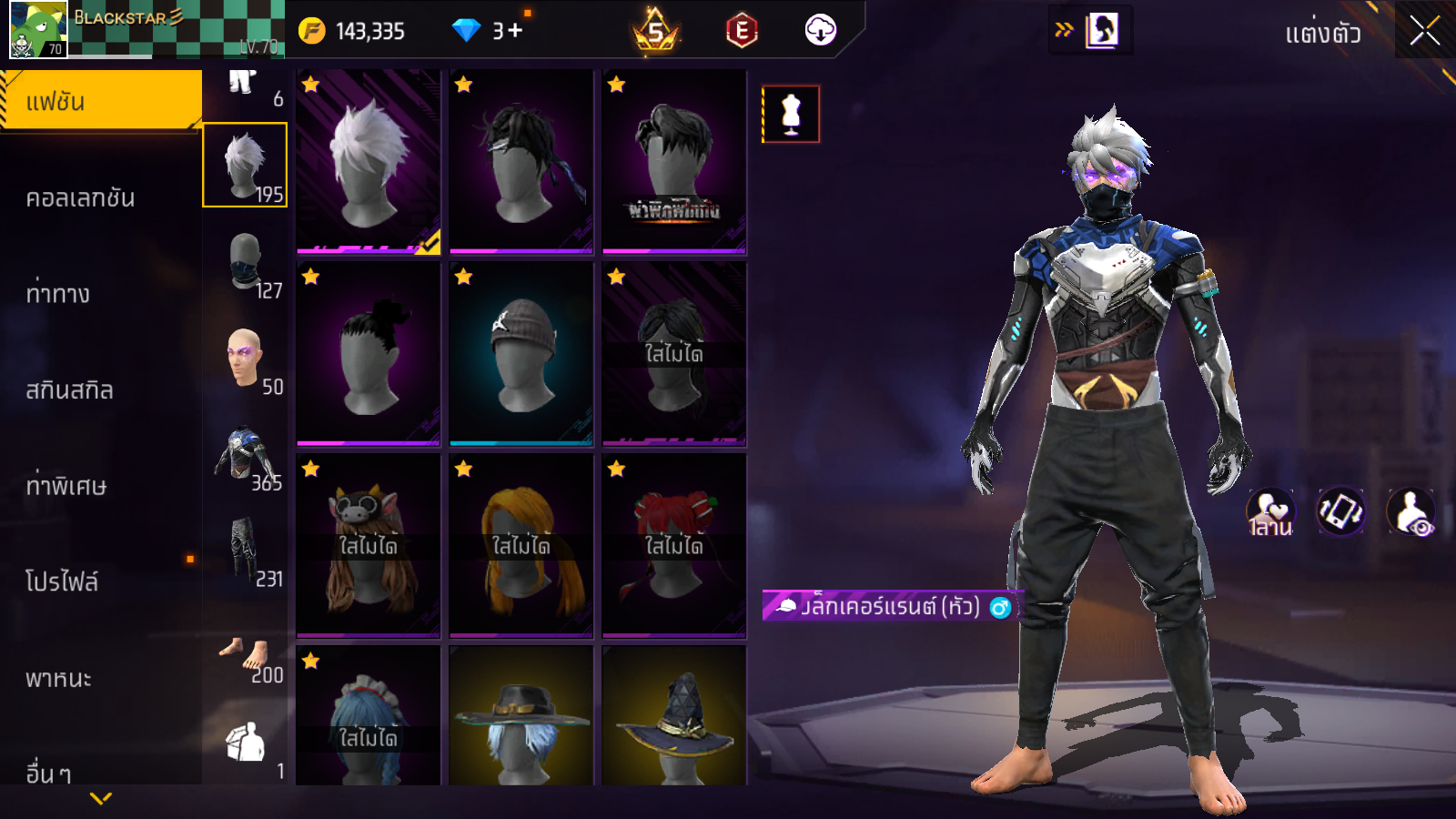Open the แฟชัน (Fashion) tab
The height and width of the screenshot is (819, 1456).
coord(100,101)
